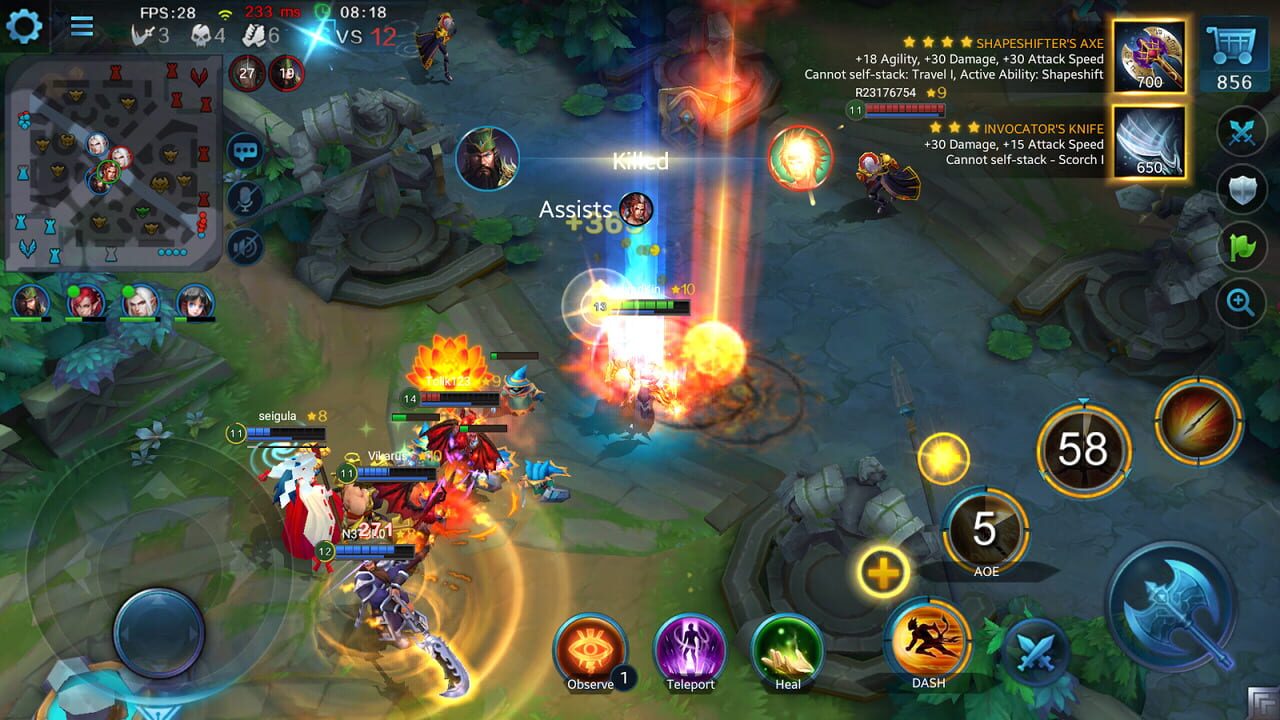Tap the shield defense icon on right edge
Viewport: 1280px width, 720px height.
pos(1241,190)
